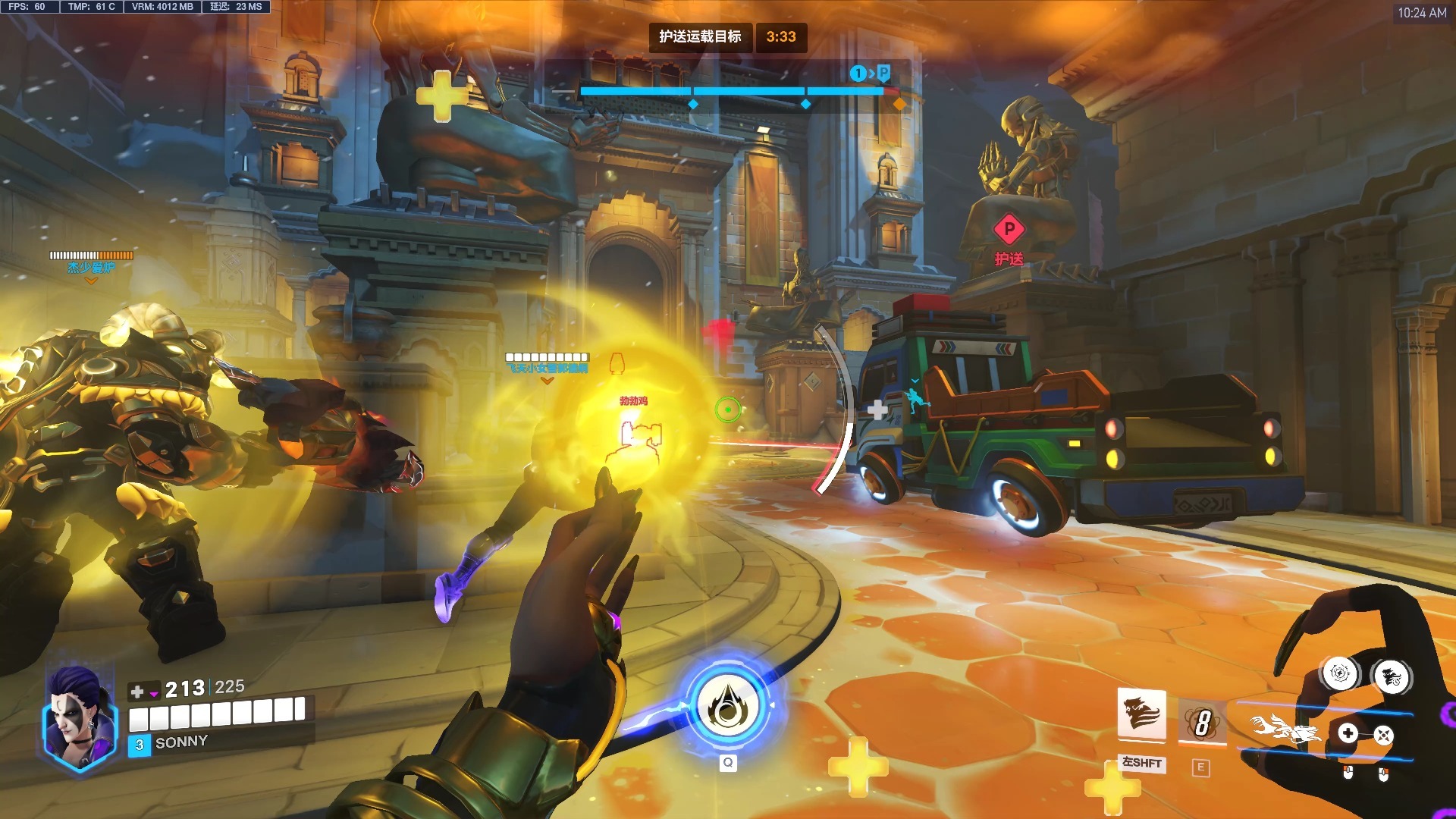
Task: Click the orb-with-plus perk icon
Action: tap(1340, 673)
